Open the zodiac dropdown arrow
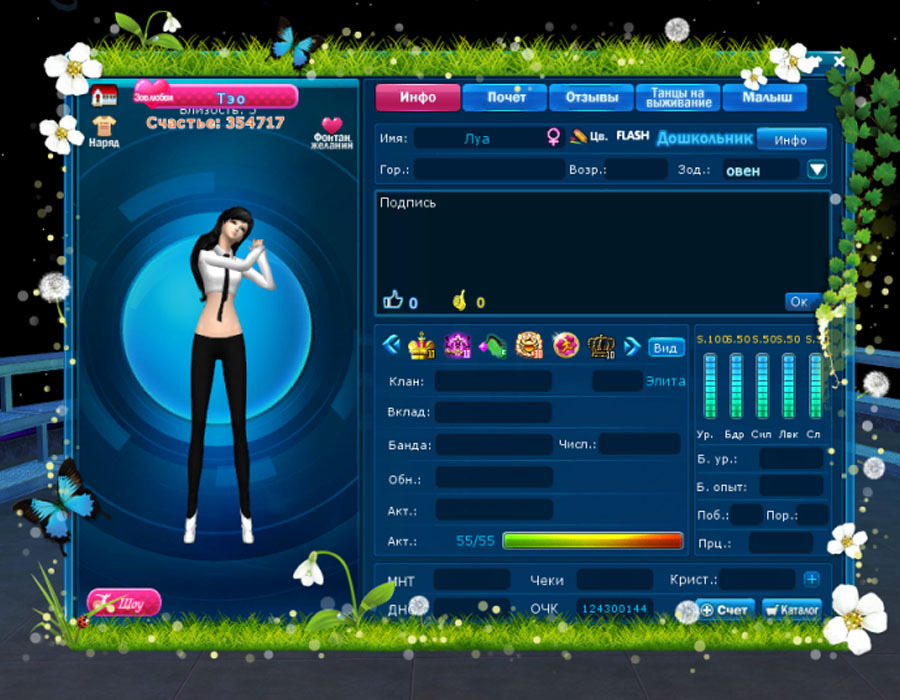This screenshot has width=900, height=700. [x=817, y=169]
